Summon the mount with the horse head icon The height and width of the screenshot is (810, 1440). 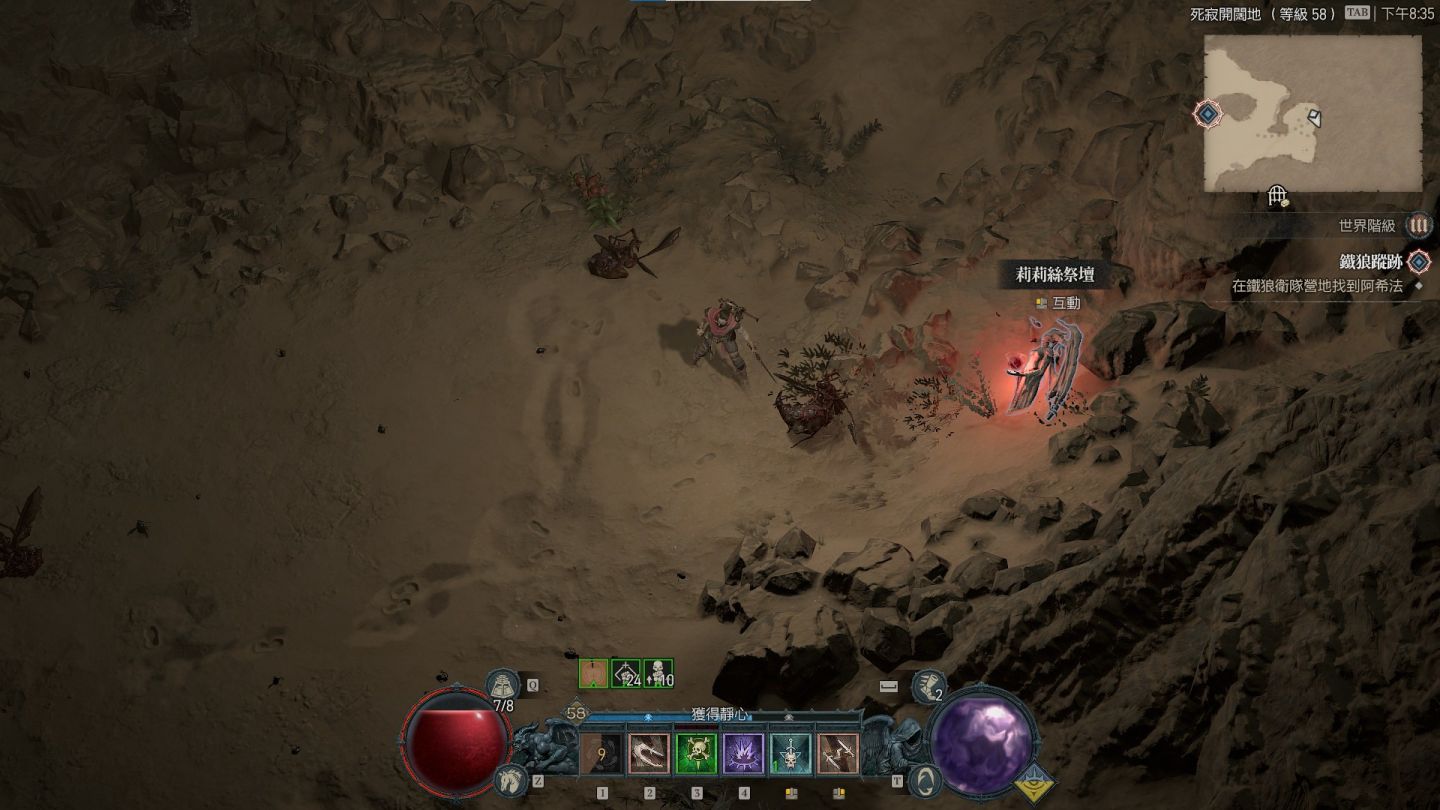(510, 779)
